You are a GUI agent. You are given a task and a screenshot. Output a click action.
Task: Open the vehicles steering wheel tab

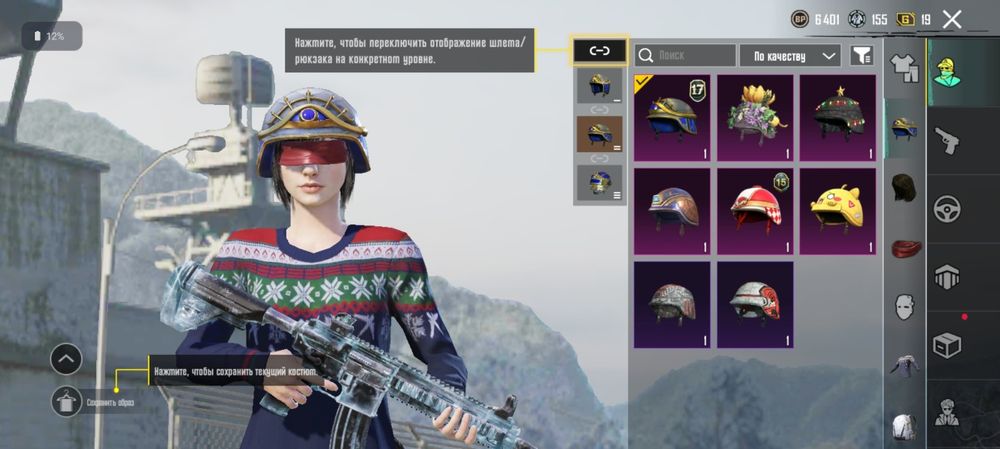(x=946, y=209)
